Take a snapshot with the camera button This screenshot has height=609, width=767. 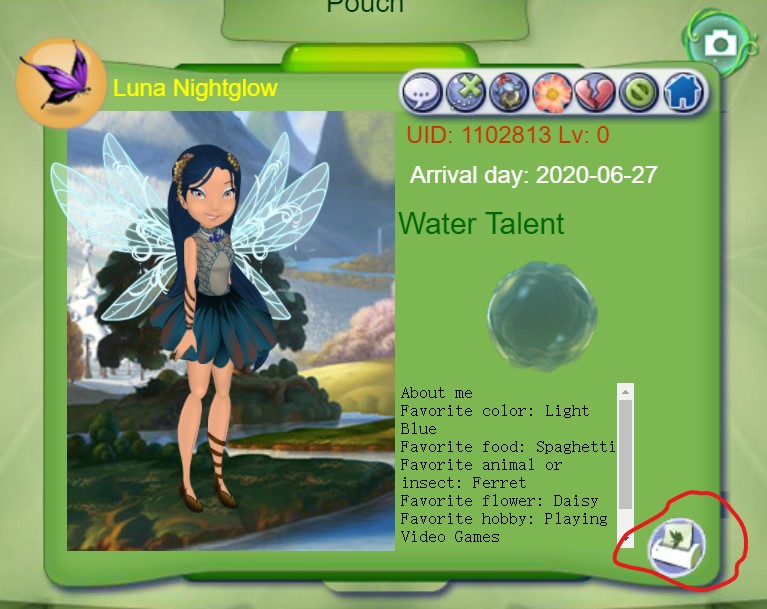[718, 43]
